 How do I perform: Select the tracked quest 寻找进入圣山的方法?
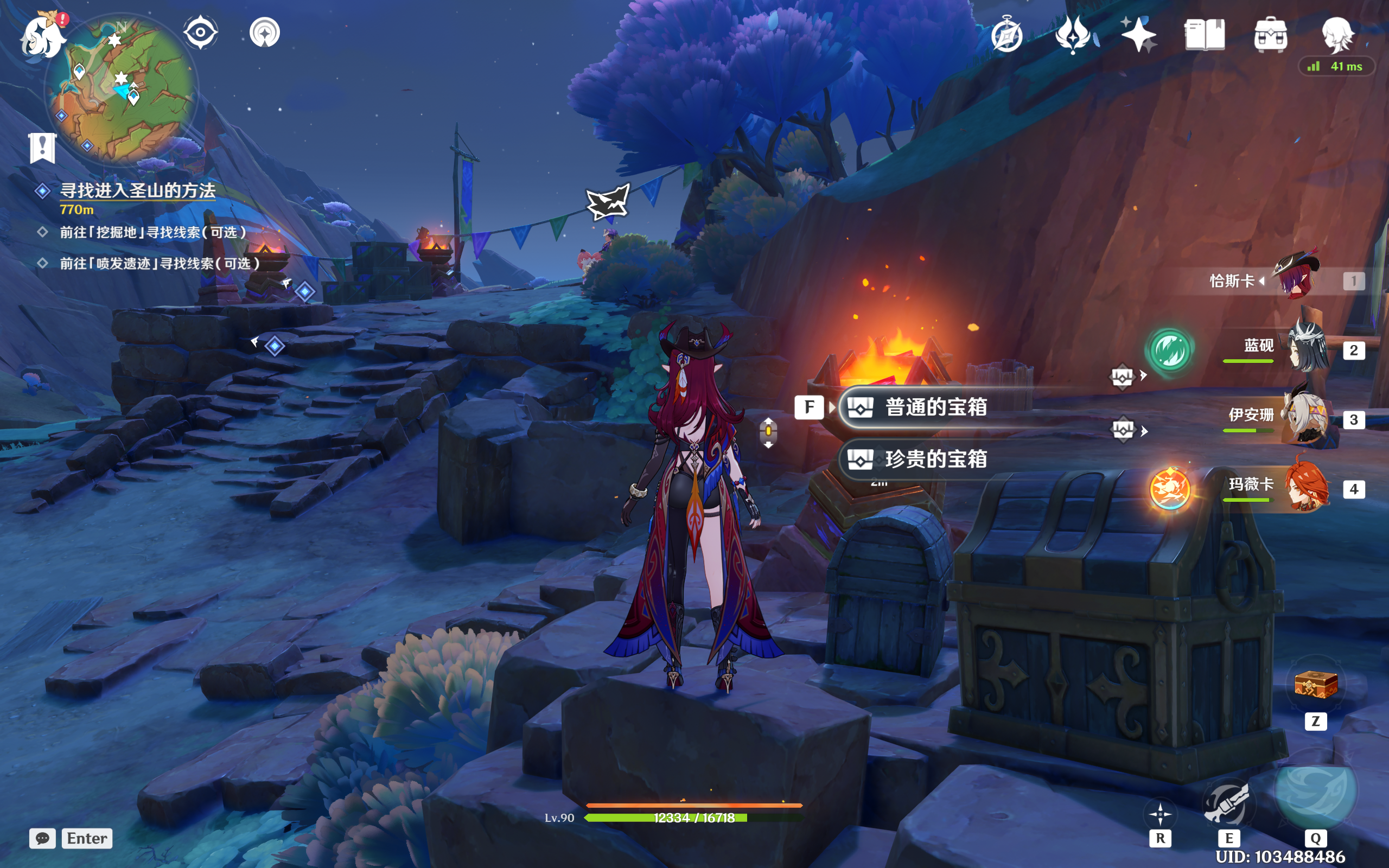pyautogui.click(x=138, y=190)
